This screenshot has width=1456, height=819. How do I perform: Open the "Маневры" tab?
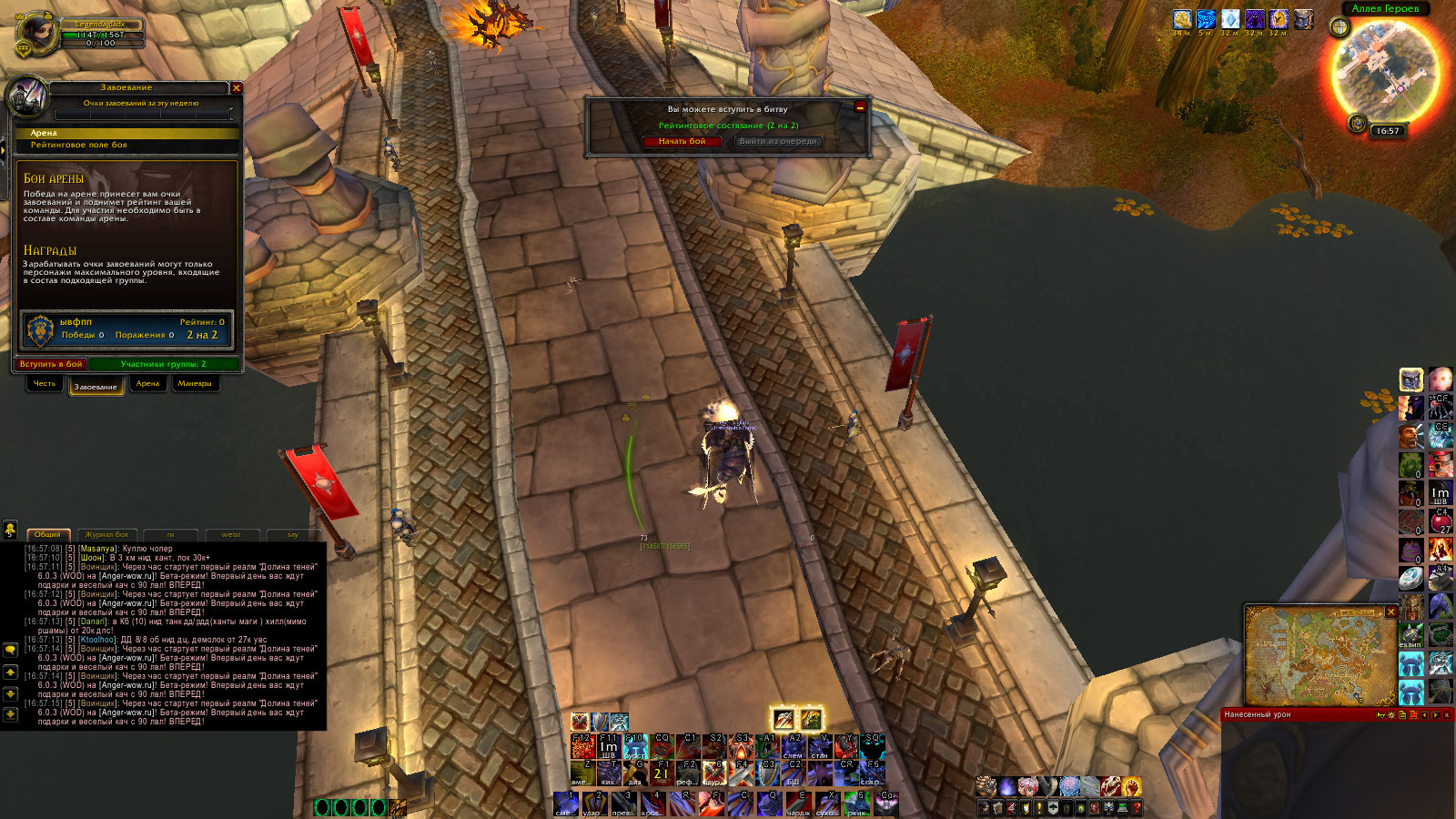[195, 384]
